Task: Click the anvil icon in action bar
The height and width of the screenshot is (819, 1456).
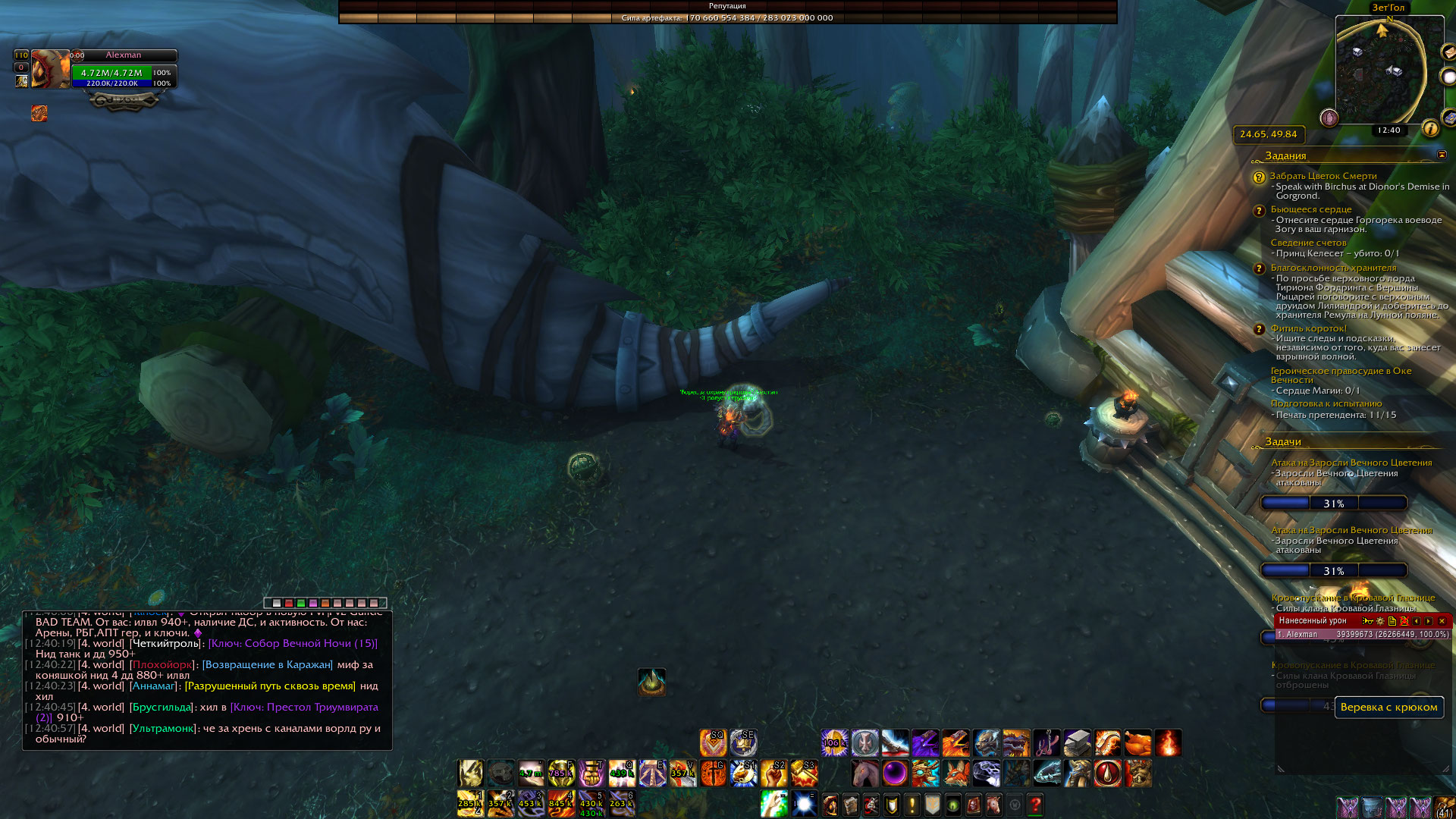Action: (x=1077, y=743)
